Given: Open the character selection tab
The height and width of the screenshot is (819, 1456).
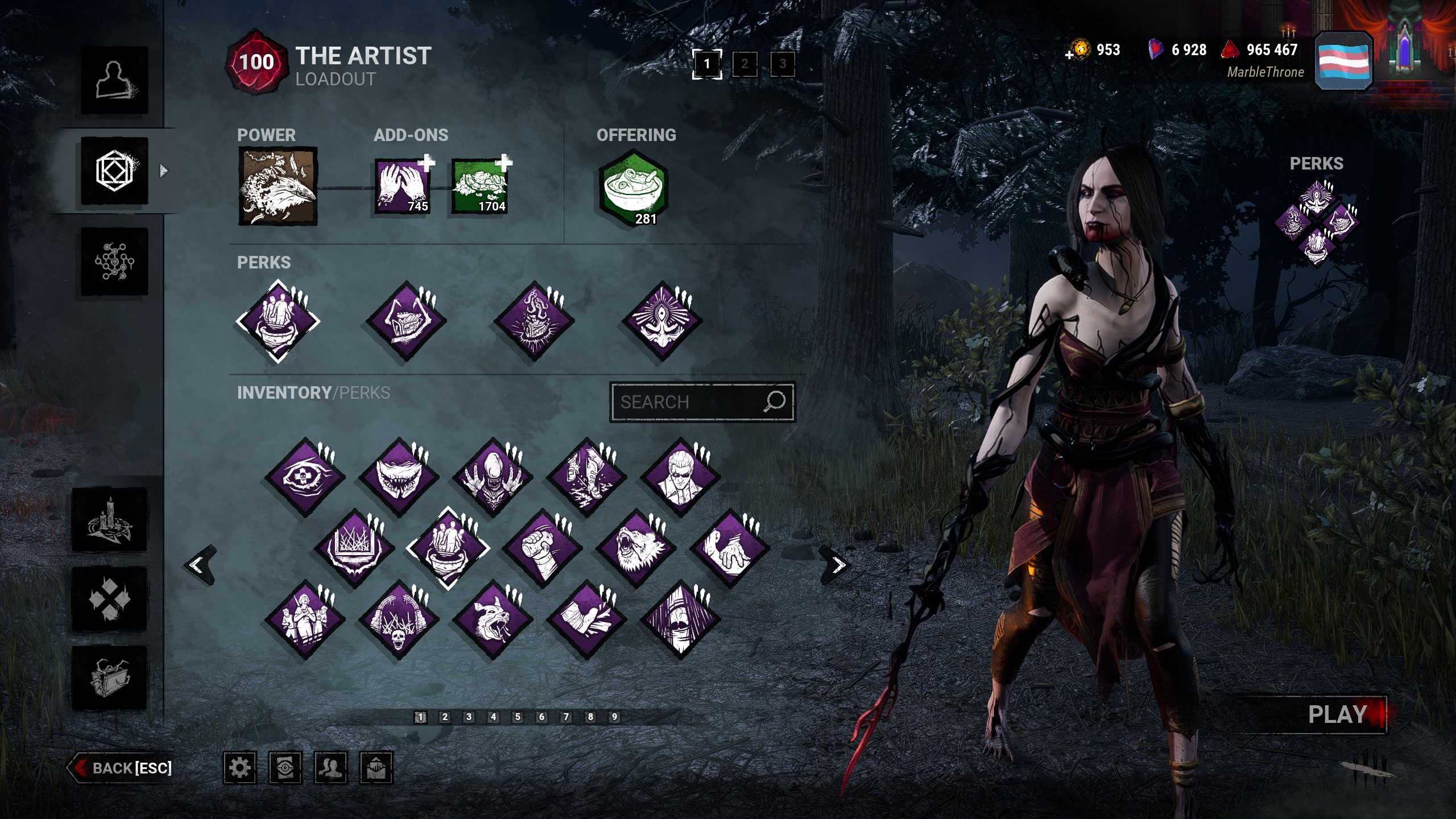Looking at the screenshot, I should tap(114, 80).
